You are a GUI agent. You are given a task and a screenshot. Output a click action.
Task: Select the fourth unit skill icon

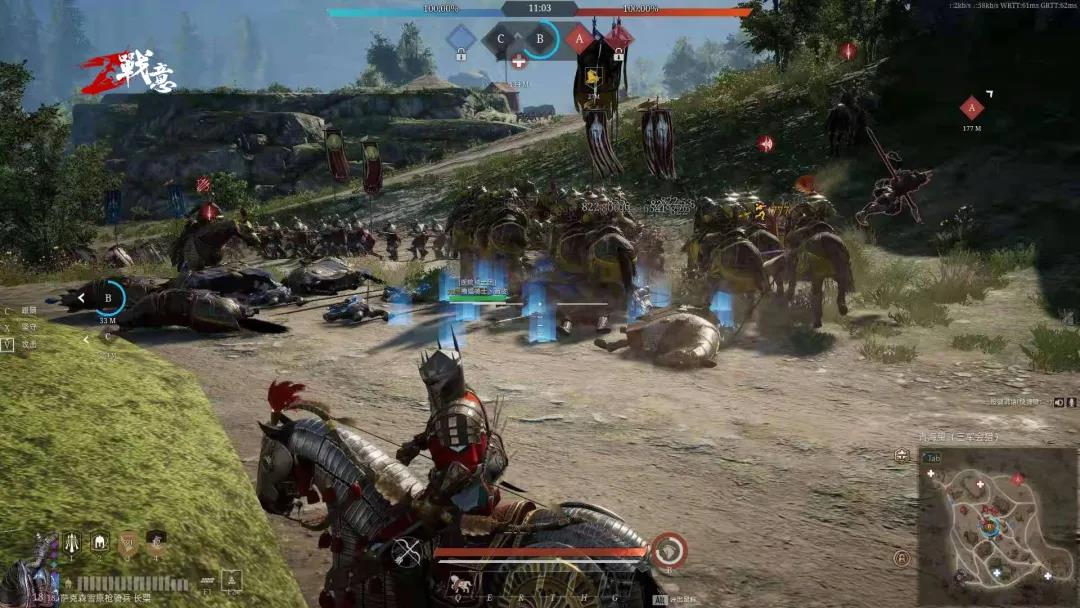pos(155,543)
